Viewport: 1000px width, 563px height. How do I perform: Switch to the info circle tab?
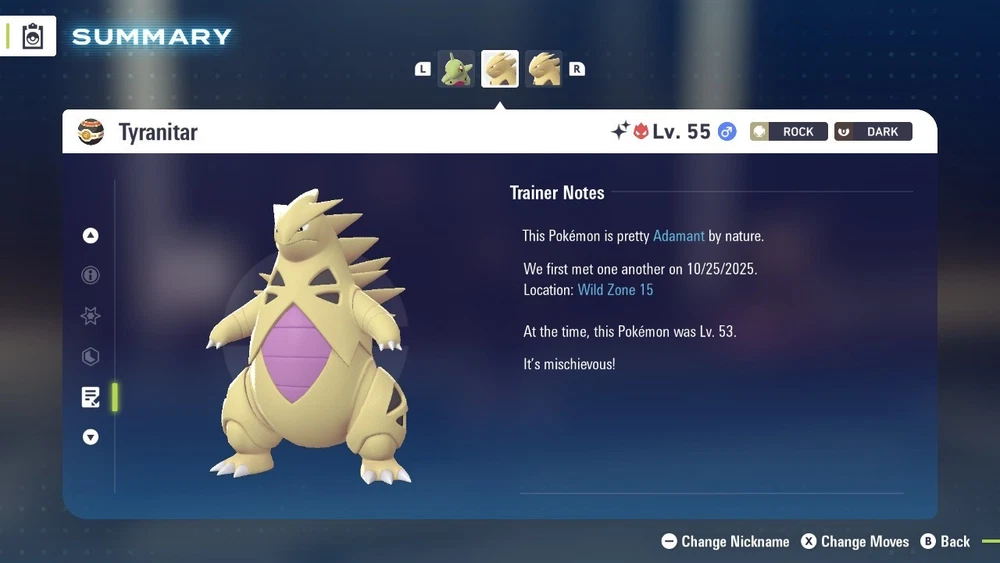coord(91,276)
